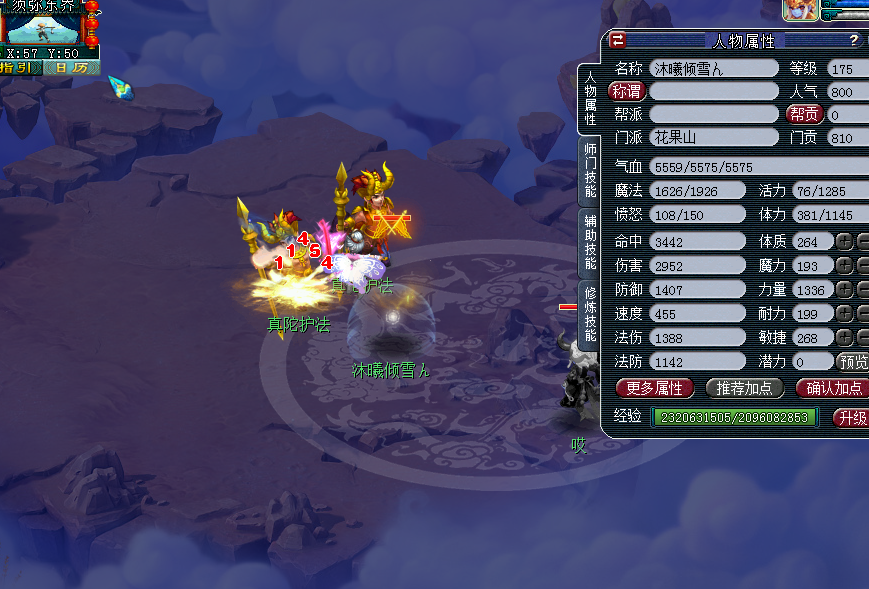The height and width of the screenshot is (589, 869).
Task: Add one point to 耐力
Action: (844, 313)
